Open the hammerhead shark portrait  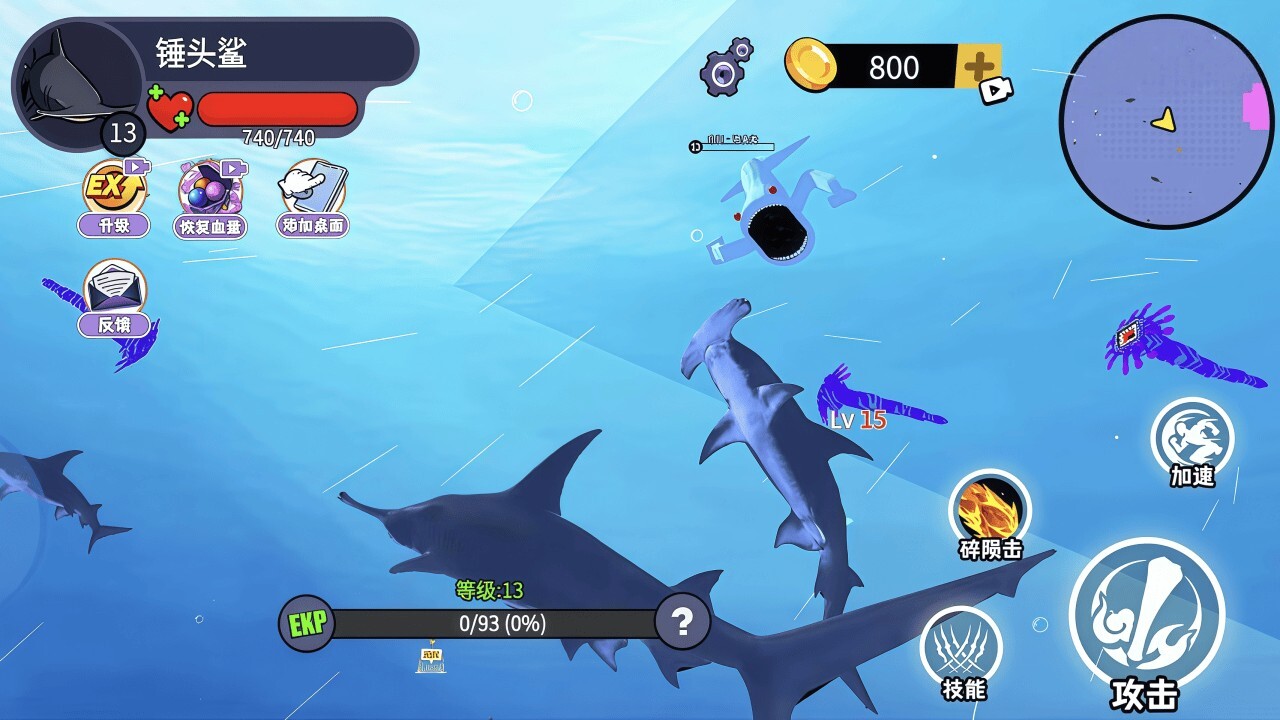pos(78,83)
